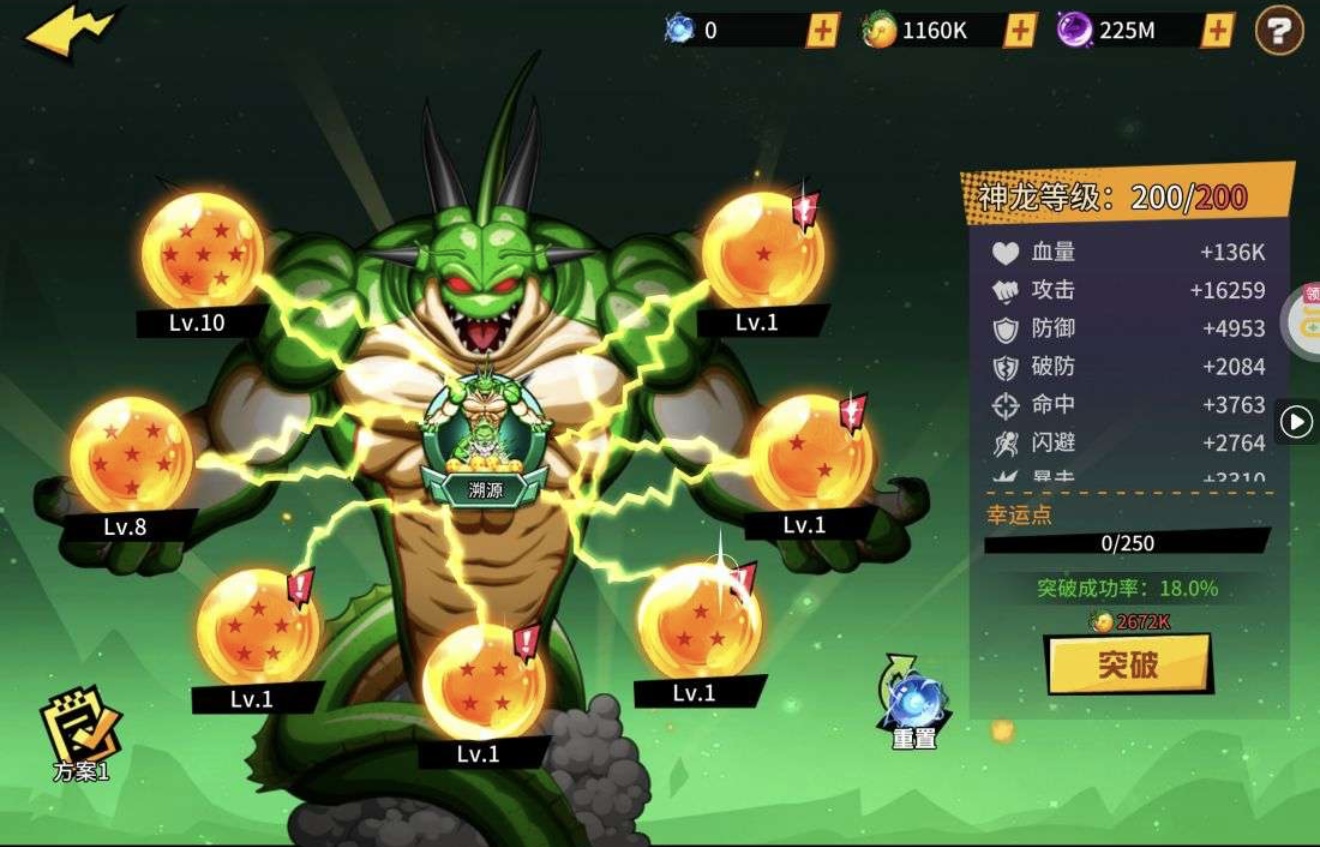The width and height of the screenshot is (1320, 847).
Task: Select the one-star dragon ball
Action: tap(763, 250)
